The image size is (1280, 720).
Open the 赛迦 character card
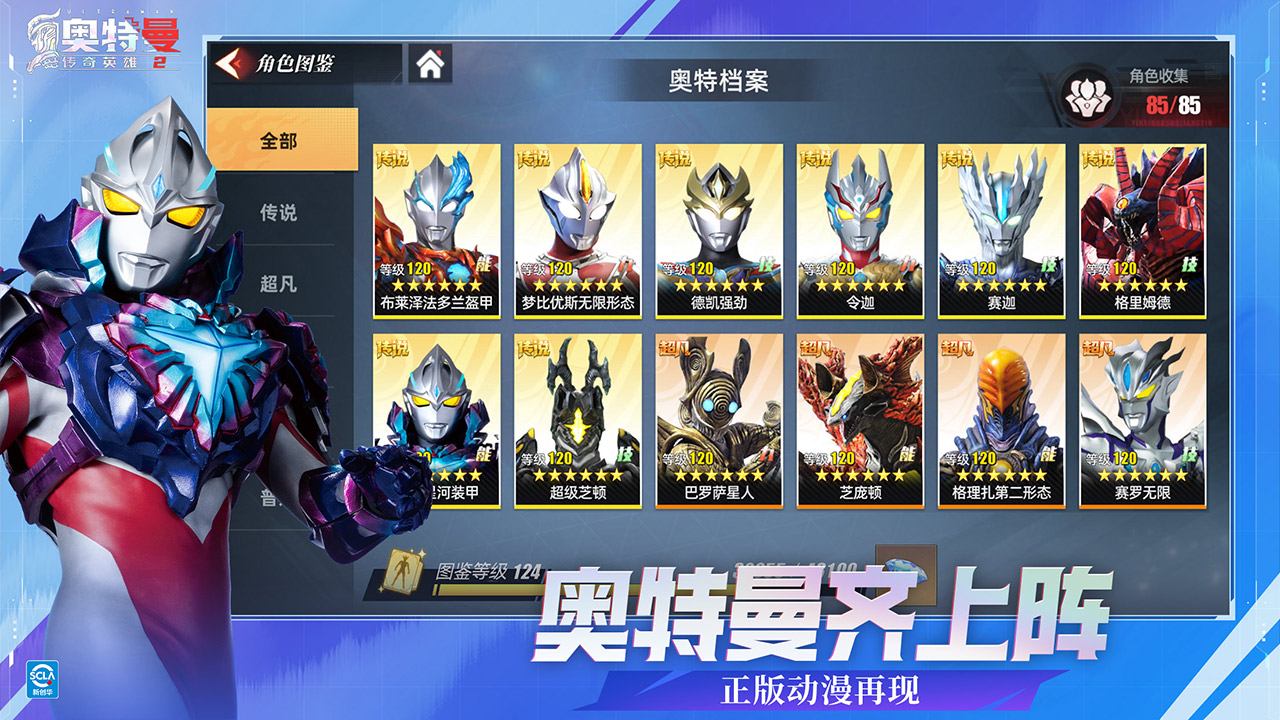pyautogui.click(x=1005, y=225)
